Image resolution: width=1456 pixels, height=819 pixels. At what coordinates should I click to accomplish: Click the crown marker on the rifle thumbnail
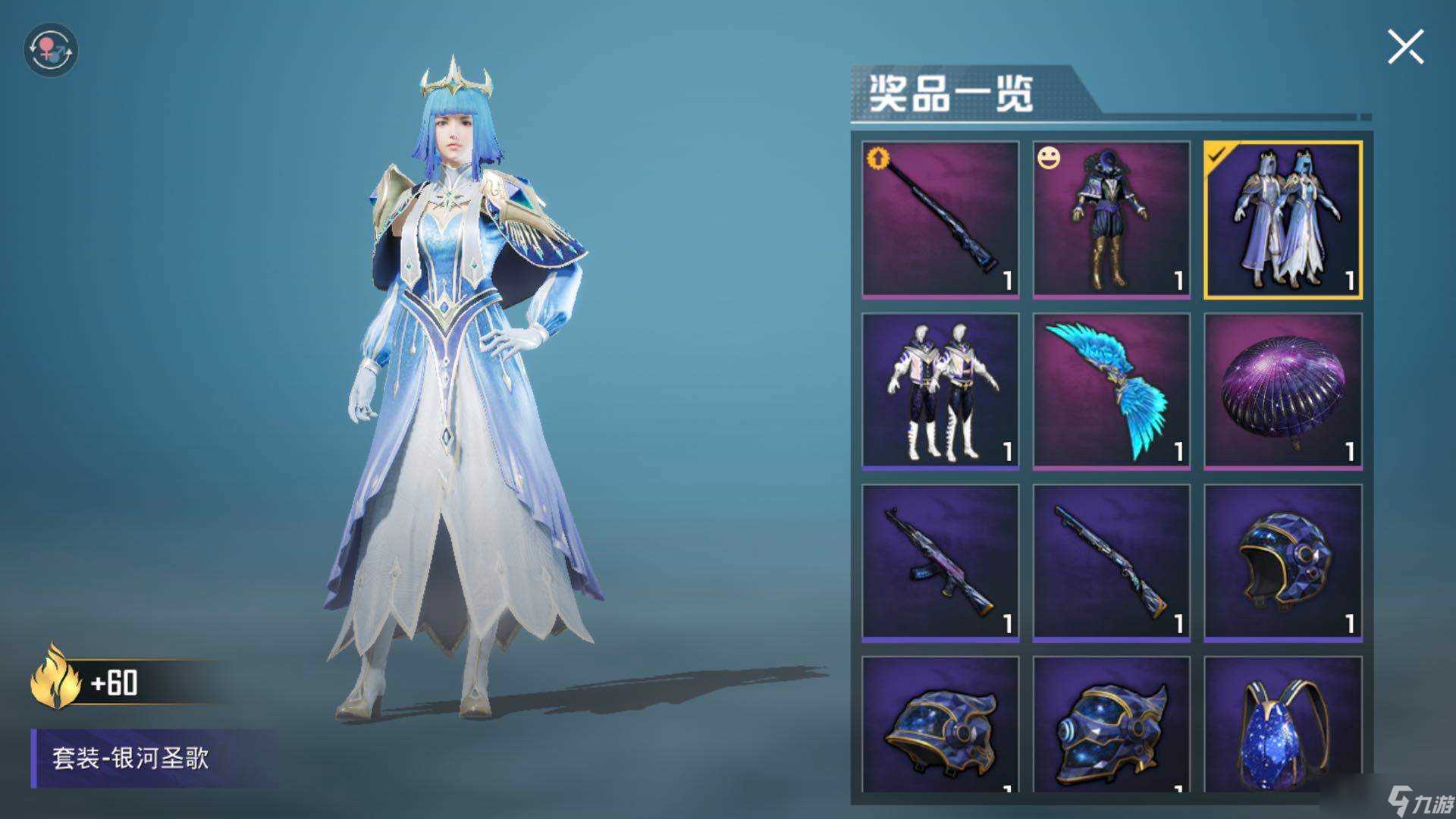click(877, 158)
